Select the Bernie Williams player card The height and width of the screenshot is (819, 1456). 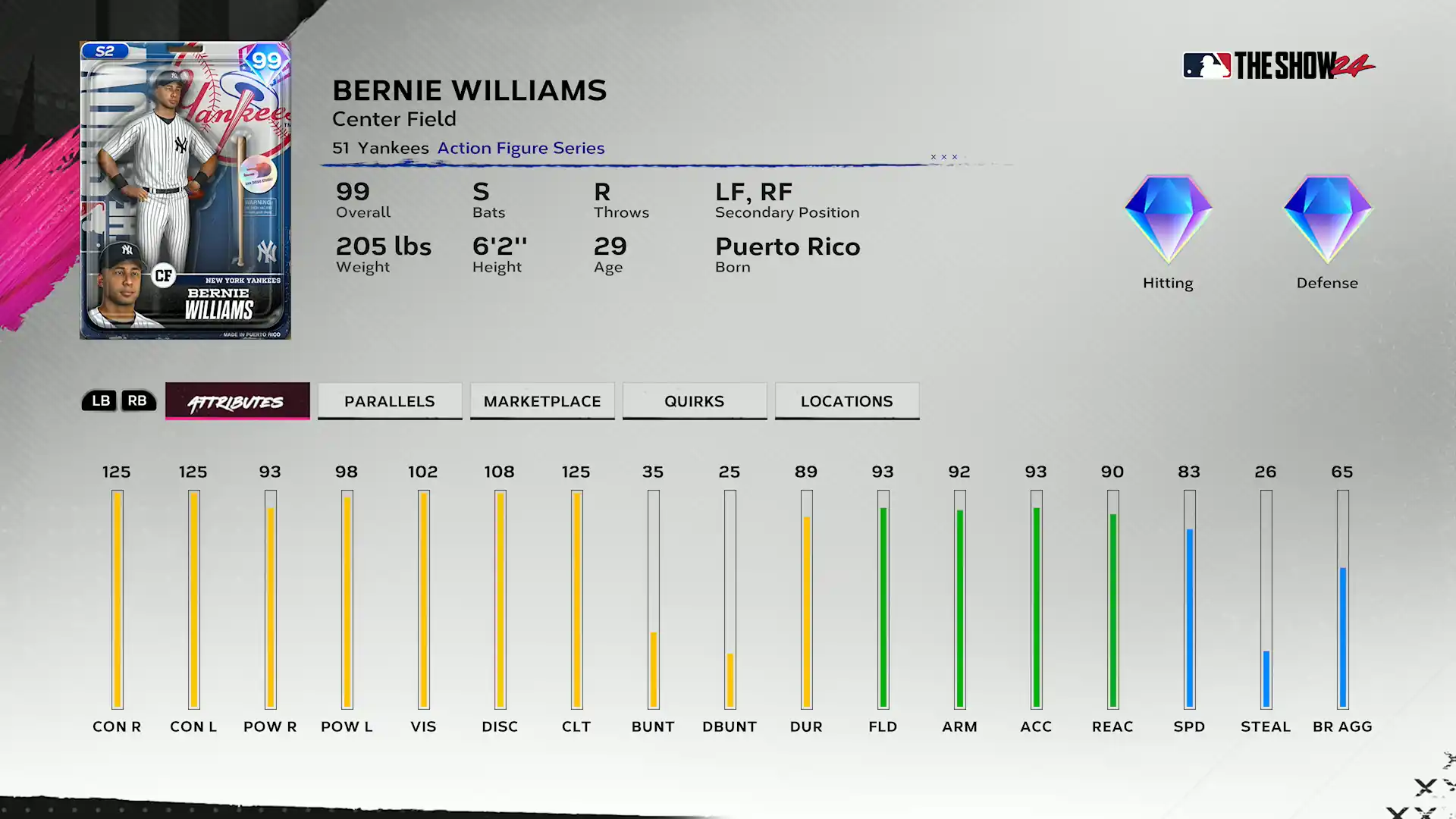tap(185, 190)
